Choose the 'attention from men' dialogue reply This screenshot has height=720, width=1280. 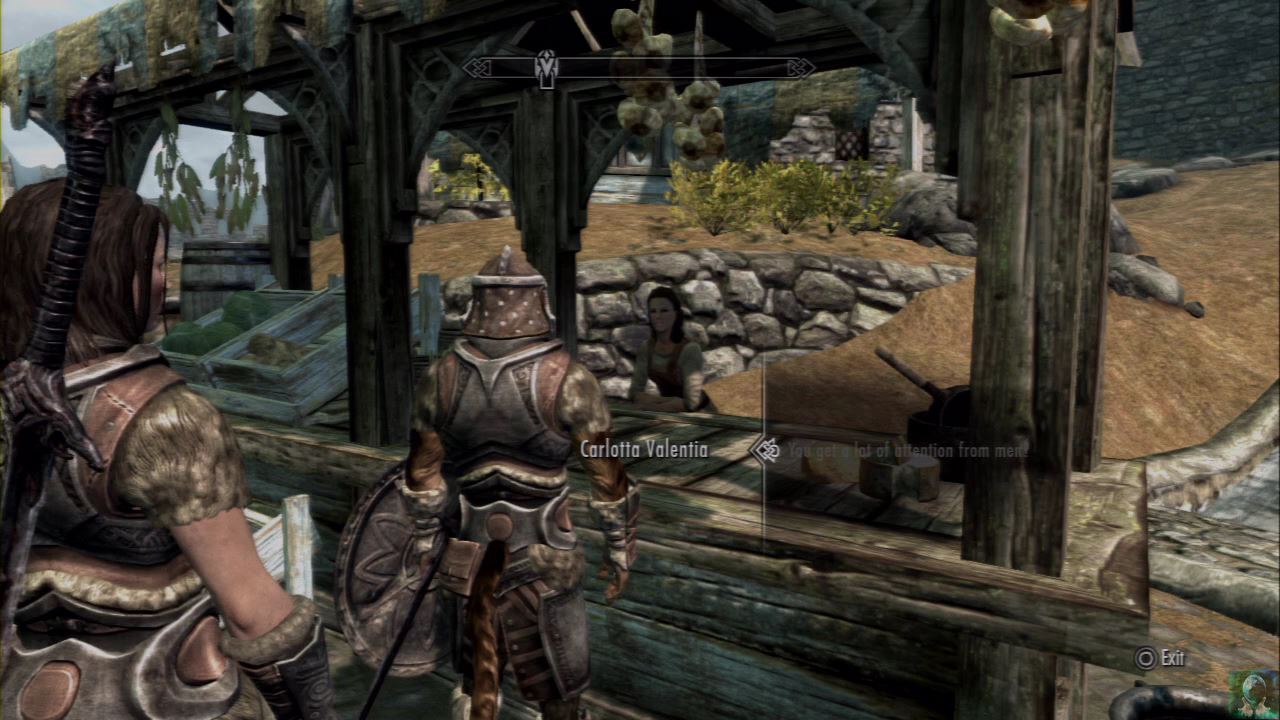[x=907, y=451]
